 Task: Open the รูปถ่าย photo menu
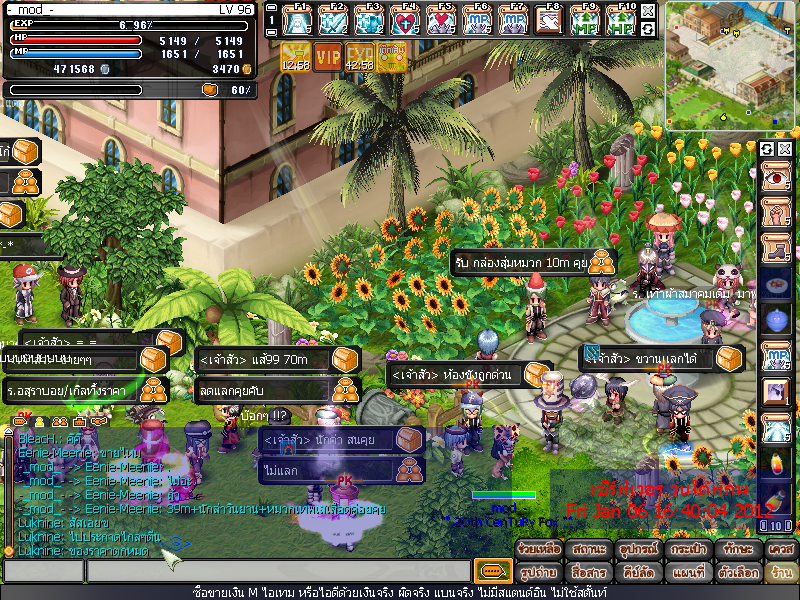[537, 573]
